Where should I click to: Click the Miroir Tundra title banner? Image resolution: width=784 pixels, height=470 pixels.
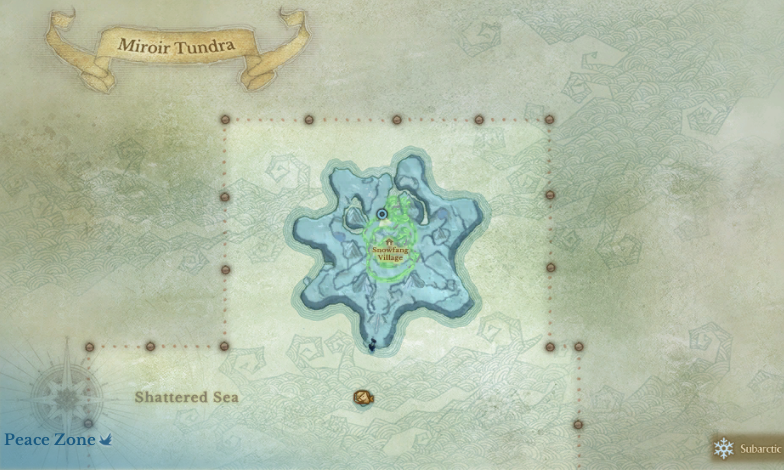[x=176, y=45]
